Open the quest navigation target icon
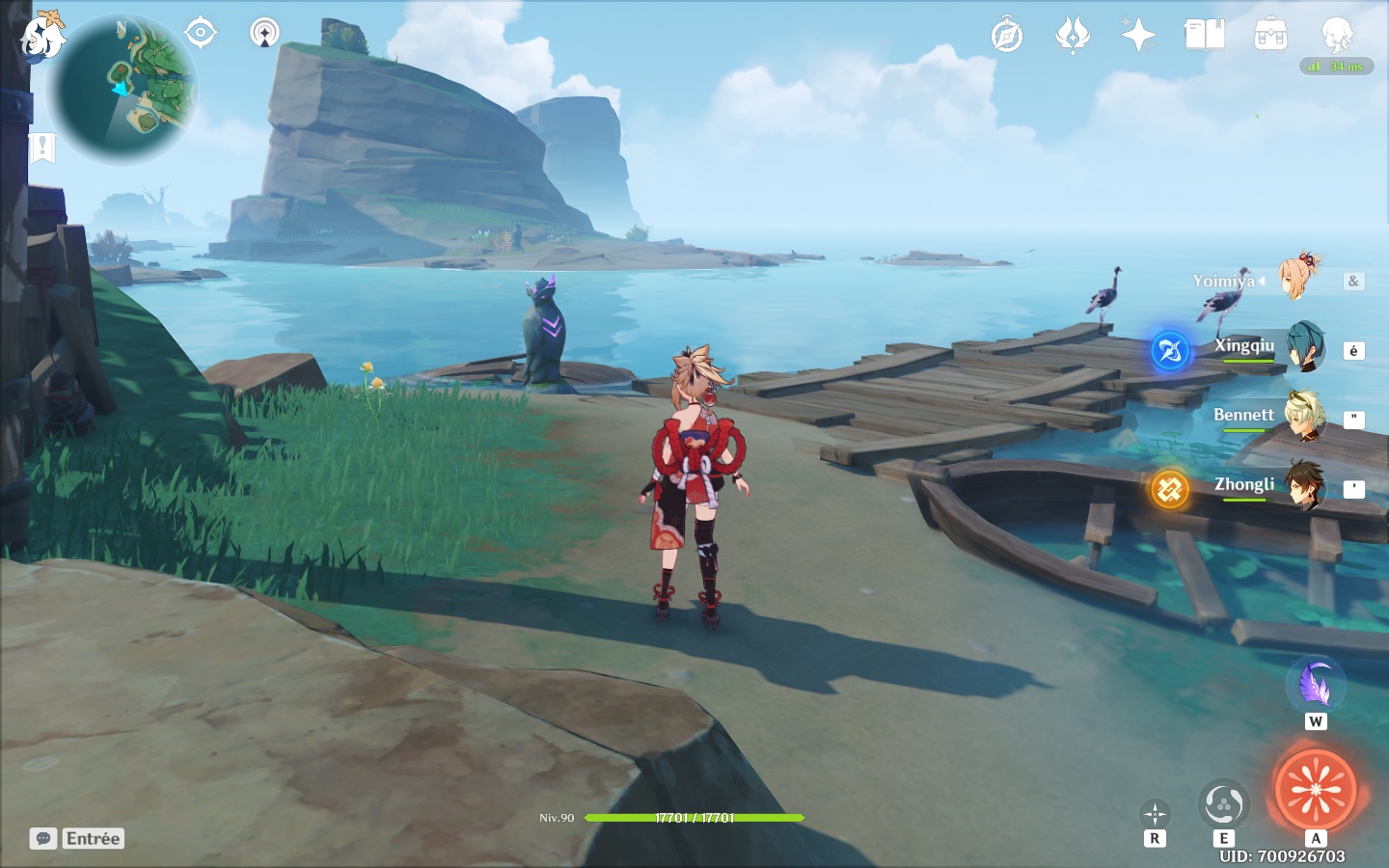Screen dimensions: 1389x868 (x=200, y=33)
